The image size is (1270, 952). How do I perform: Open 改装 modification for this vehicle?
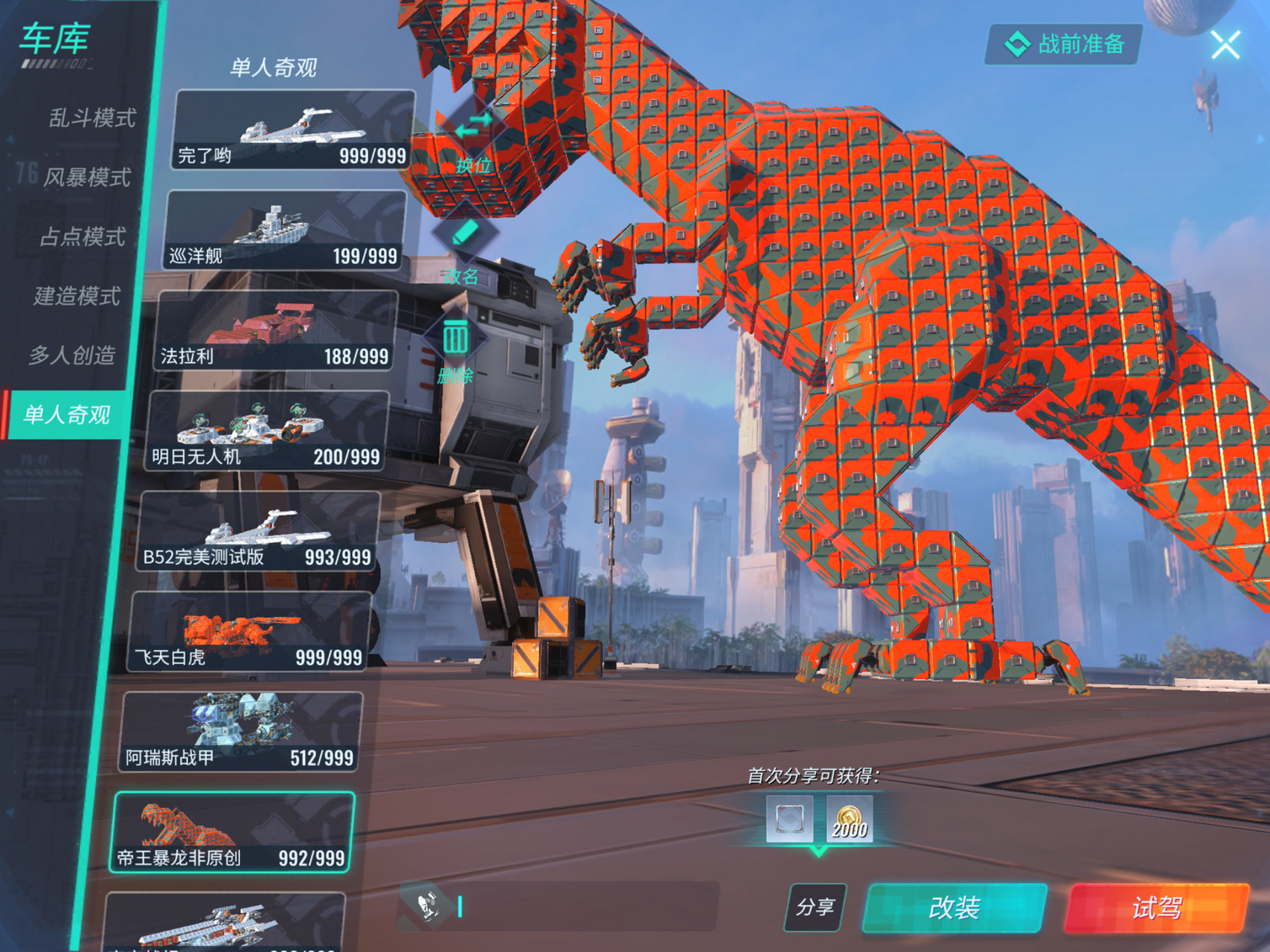coord(955,907)
